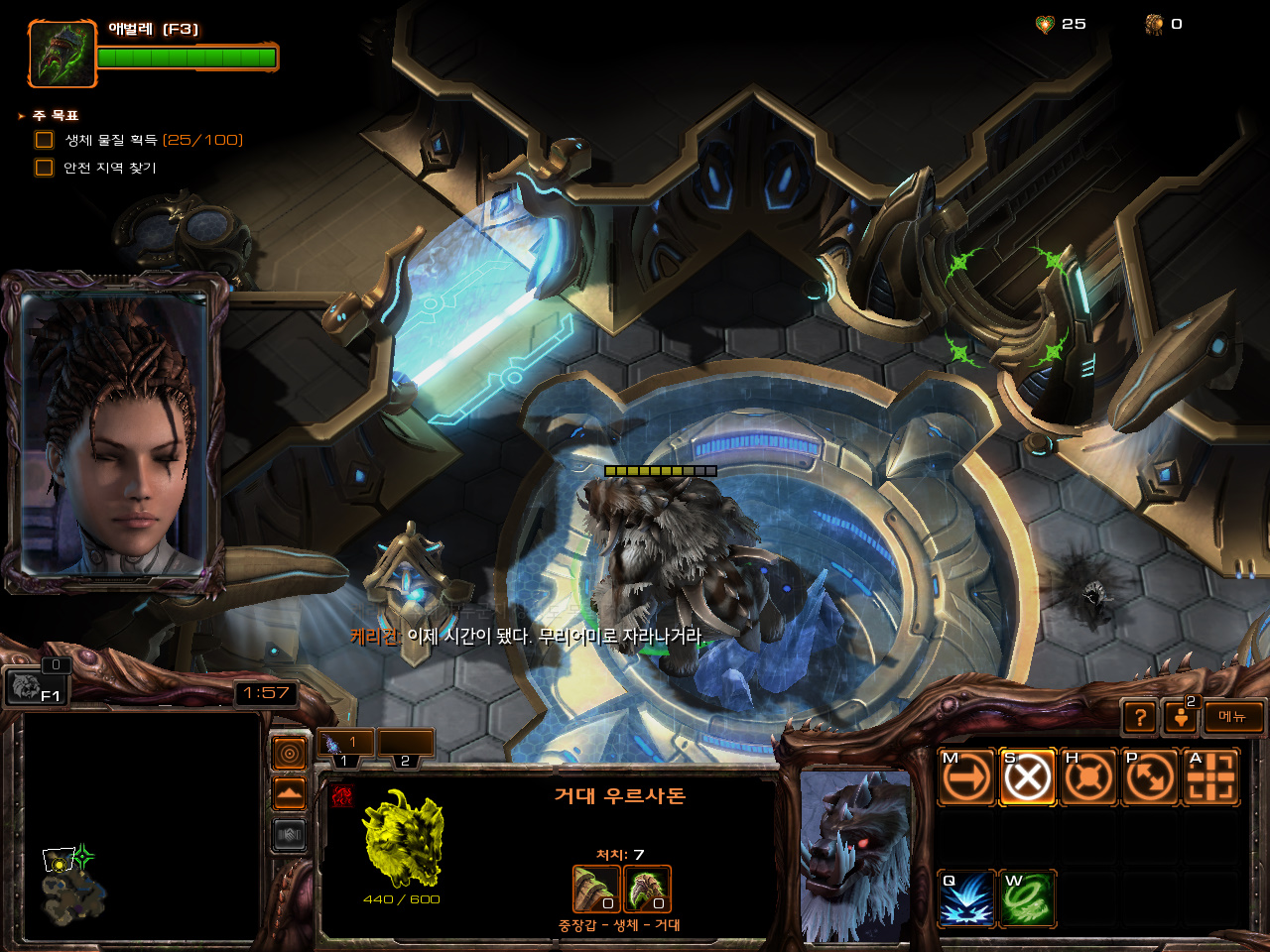Open the 메뉴 menu button
This screenshot has width=1270, height=952.
1233,717
